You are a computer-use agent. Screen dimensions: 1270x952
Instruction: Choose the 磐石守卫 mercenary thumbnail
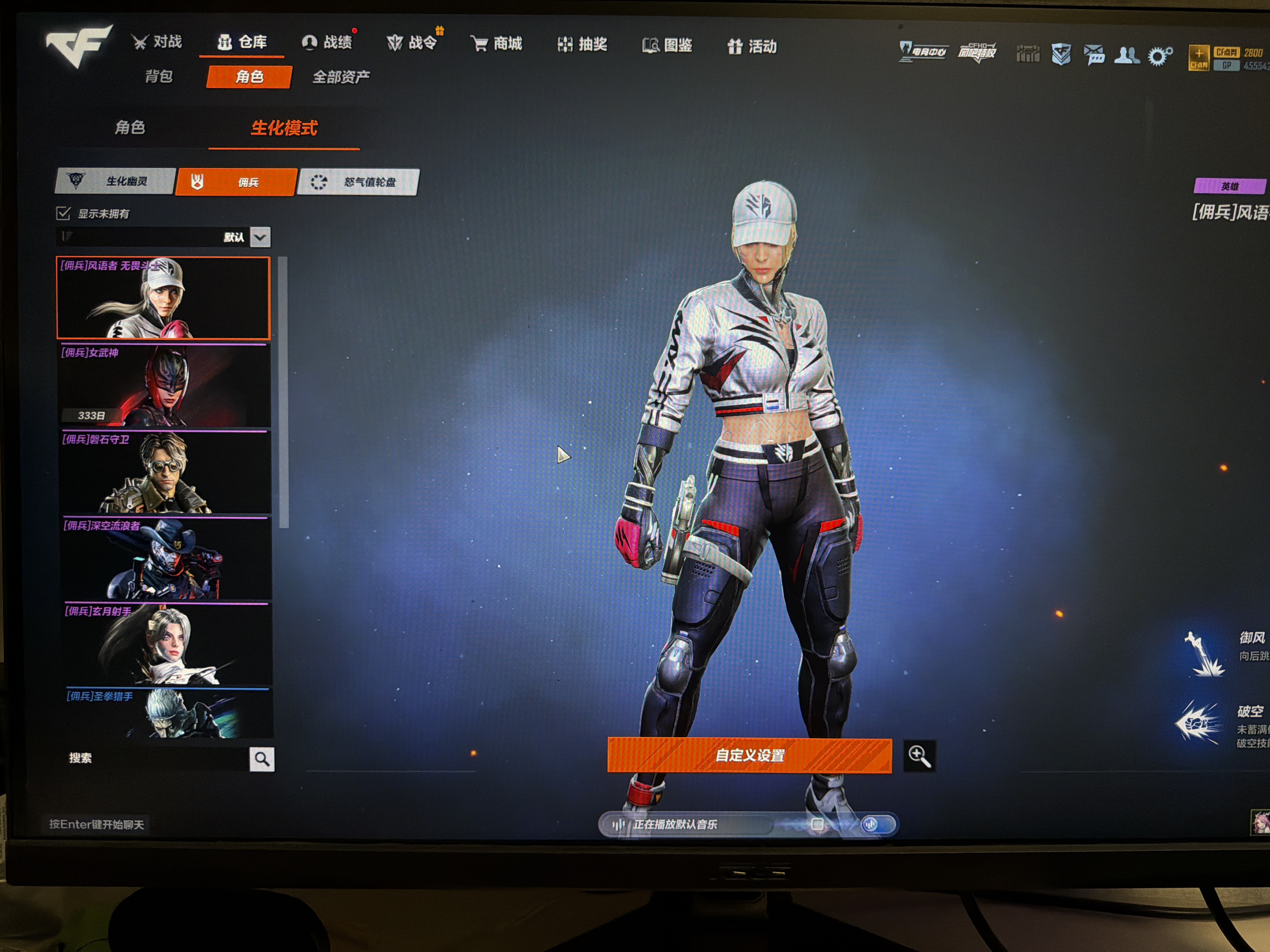165,472
